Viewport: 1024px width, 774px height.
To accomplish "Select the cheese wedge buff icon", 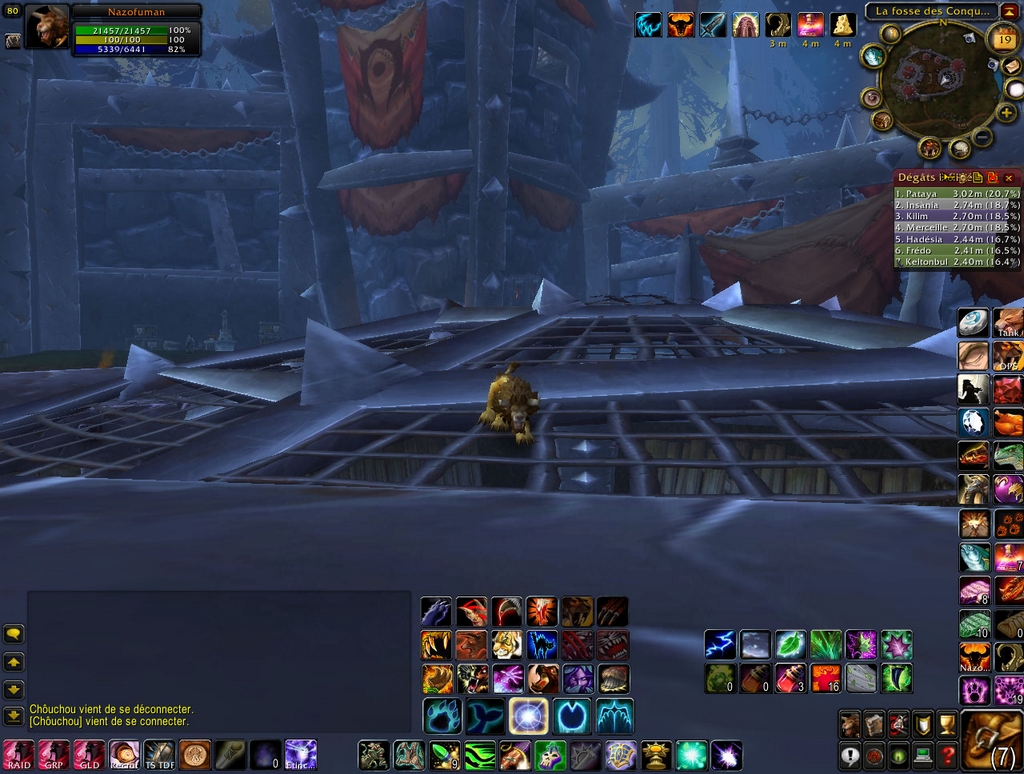I will click(843, 25).
